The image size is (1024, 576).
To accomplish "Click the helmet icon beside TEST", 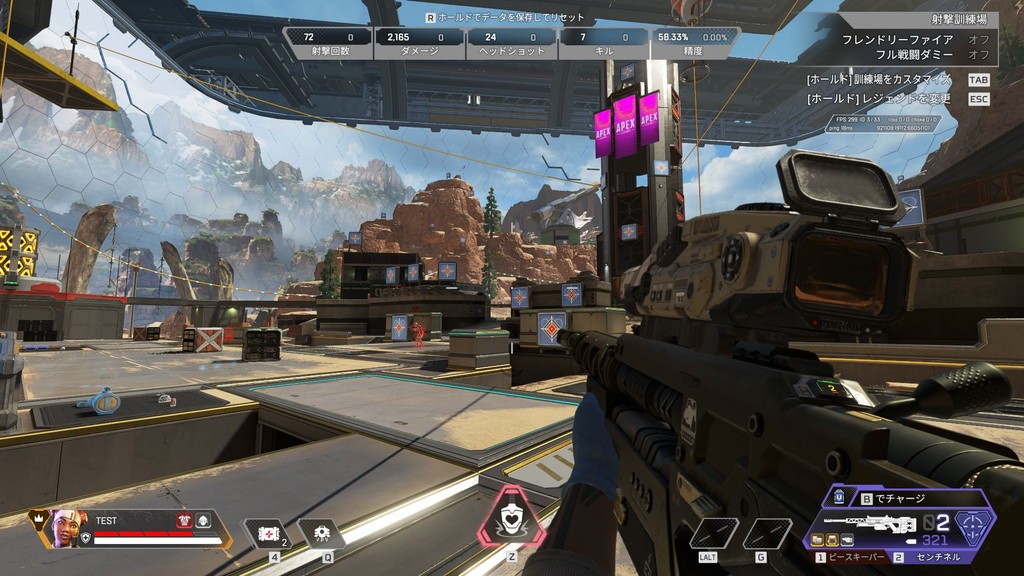I will 202,520.
